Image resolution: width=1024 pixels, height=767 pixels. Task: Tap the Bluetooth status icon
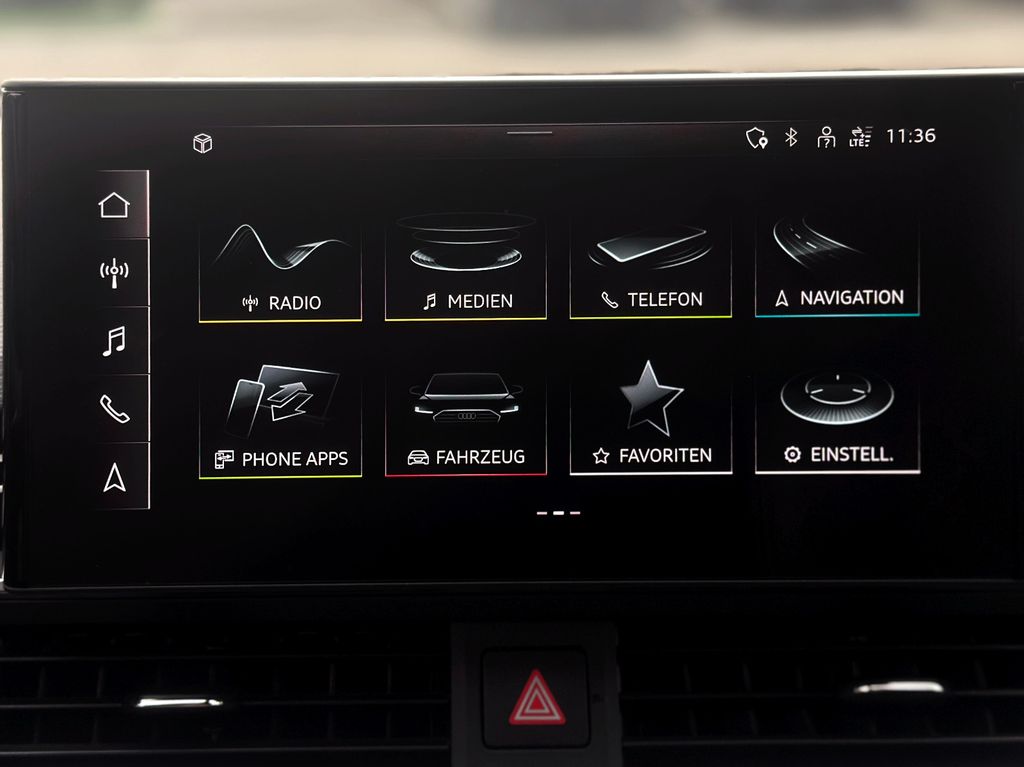791,137
